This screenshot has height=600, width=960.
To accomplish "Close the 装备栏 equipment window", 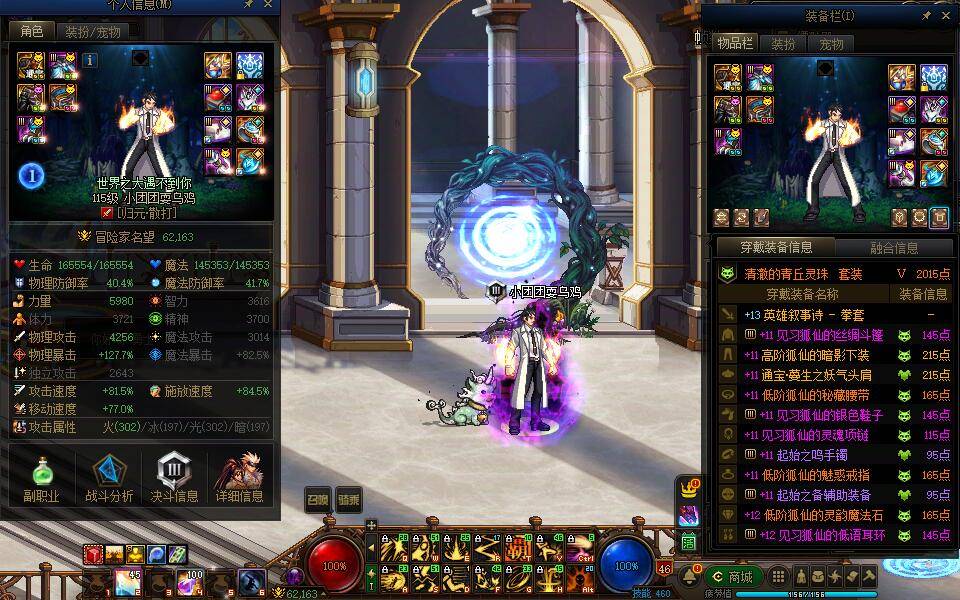I will [946, 16].
